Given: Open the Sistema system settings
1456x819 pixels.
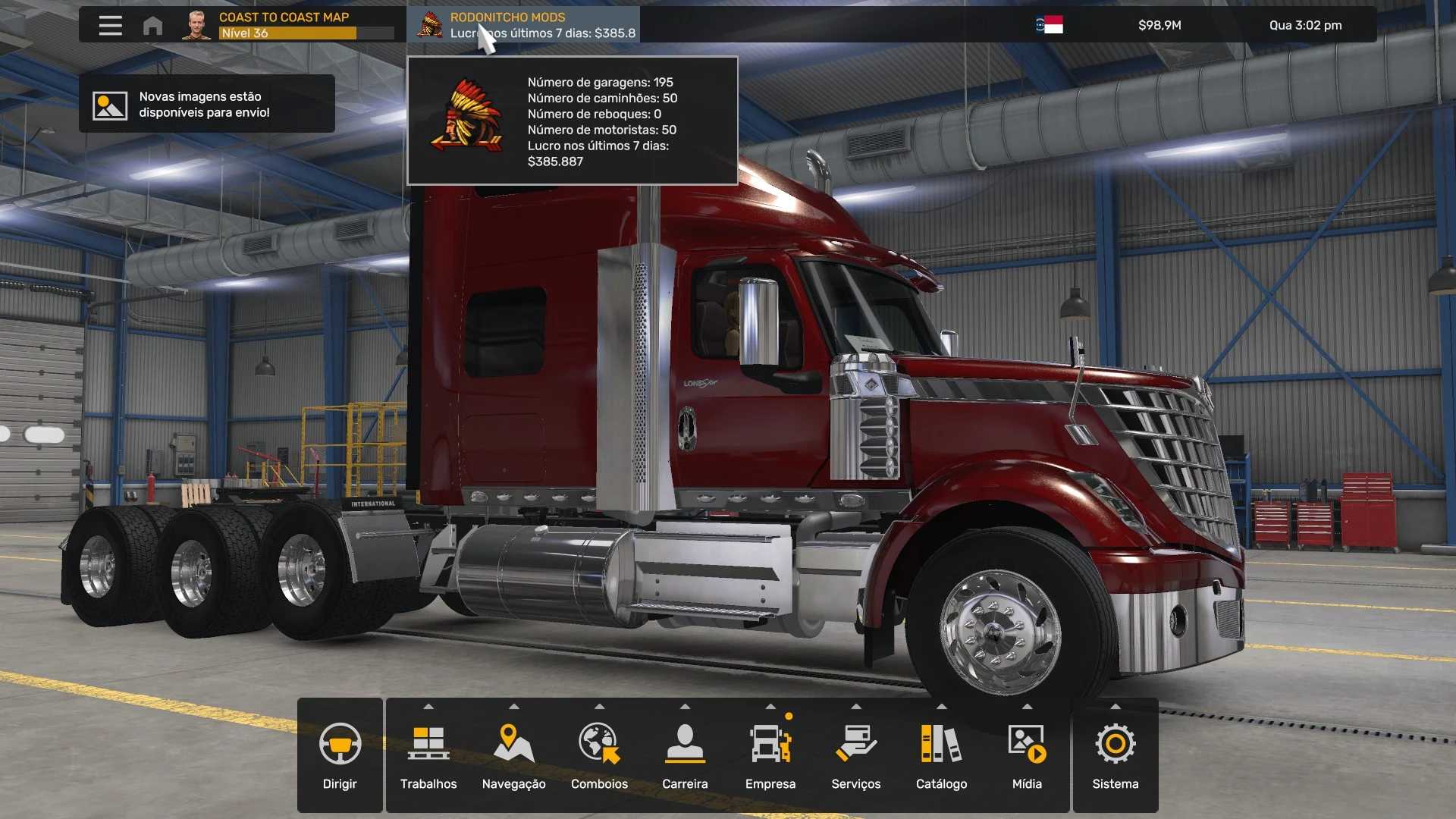Looking at the screenshot, I should pos(1115,755).
